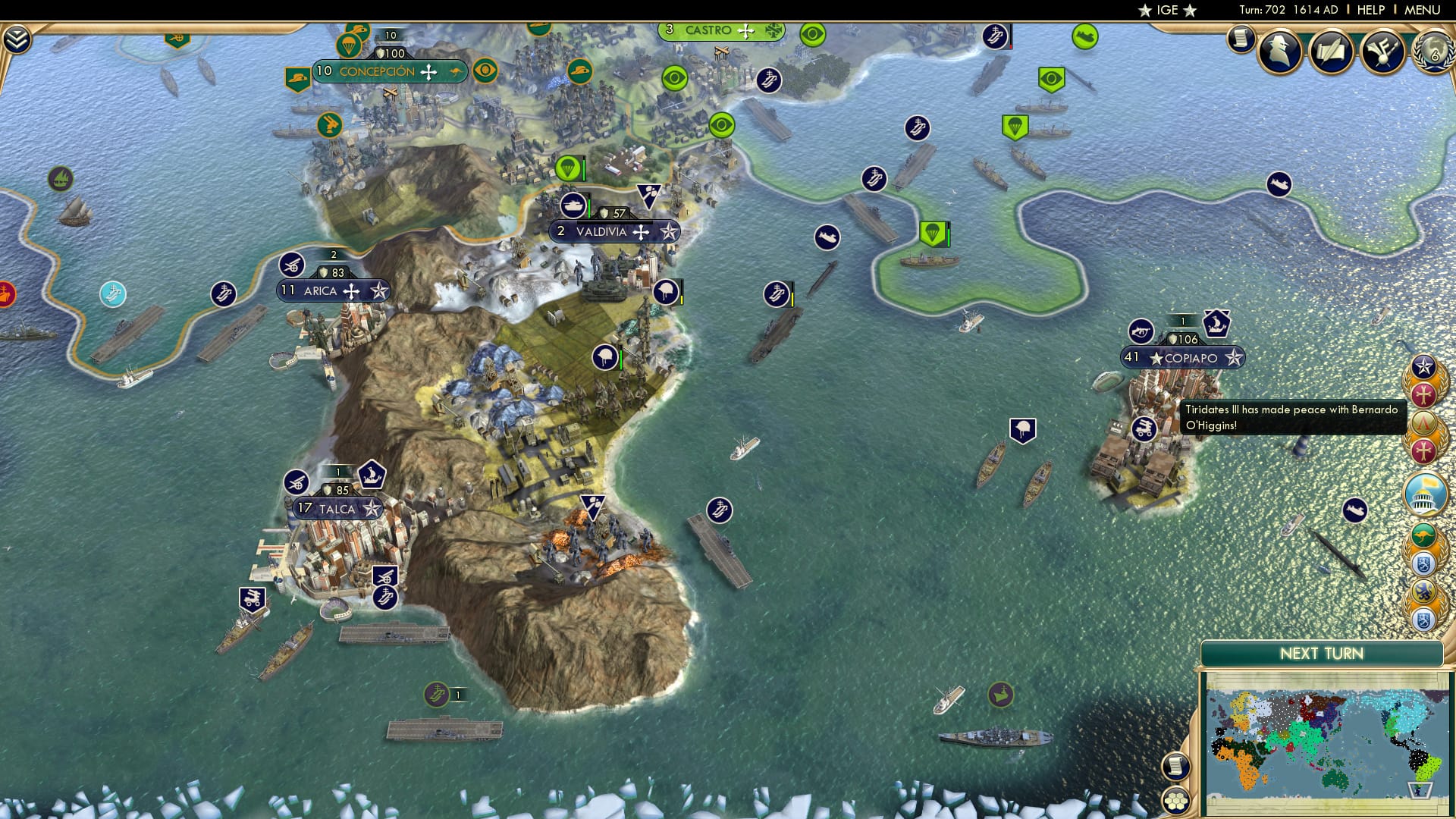Click the kangaroo civilization notification badge

1423,533
